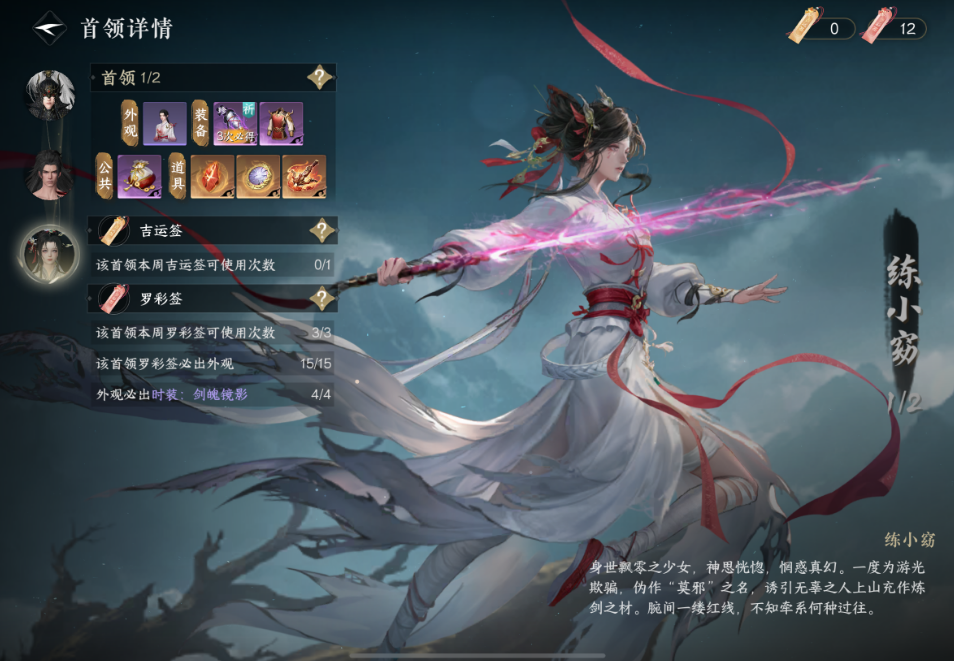Inspect the red crystal item reward
The image size is (954, 661).
(212, 176)
